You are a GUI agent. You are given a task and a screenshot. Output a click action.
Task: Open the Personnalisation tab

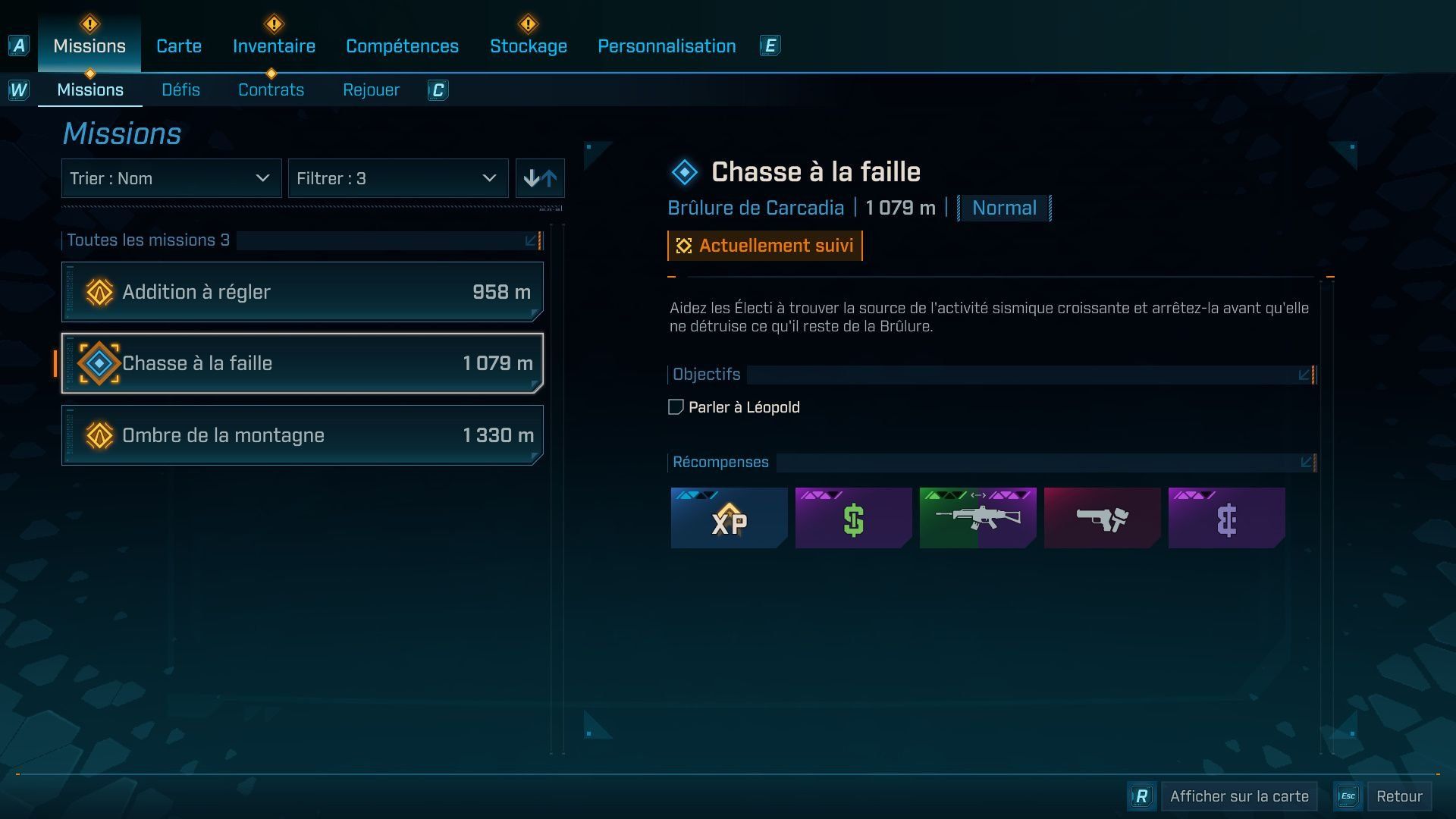[667, 46]
